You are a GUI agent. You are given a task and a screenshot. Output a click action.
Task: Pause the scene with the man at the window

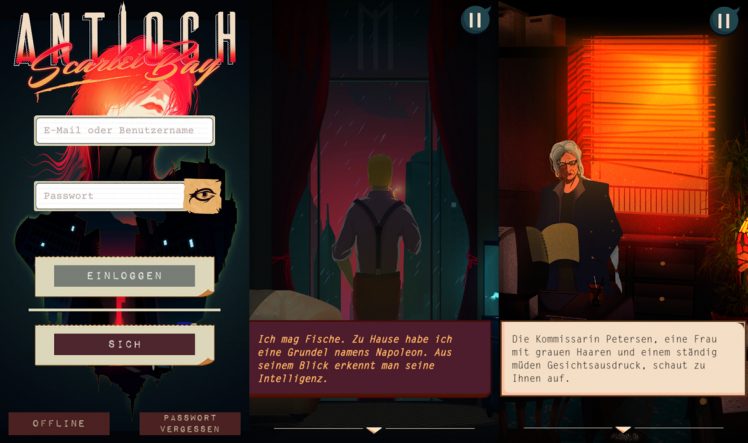[x=475, y=20]
